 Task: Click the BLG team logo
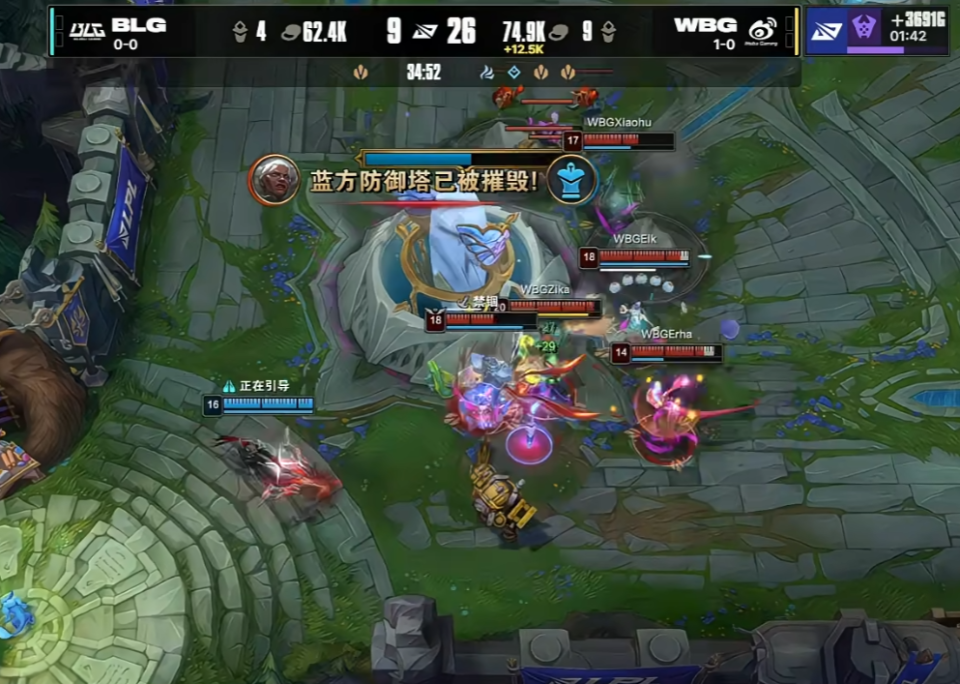(87, 30)
